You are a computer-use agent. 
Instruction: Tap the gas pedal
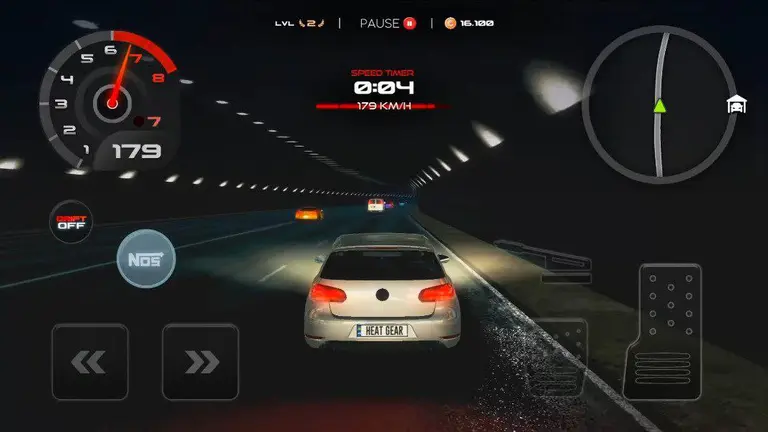point(669,330)
